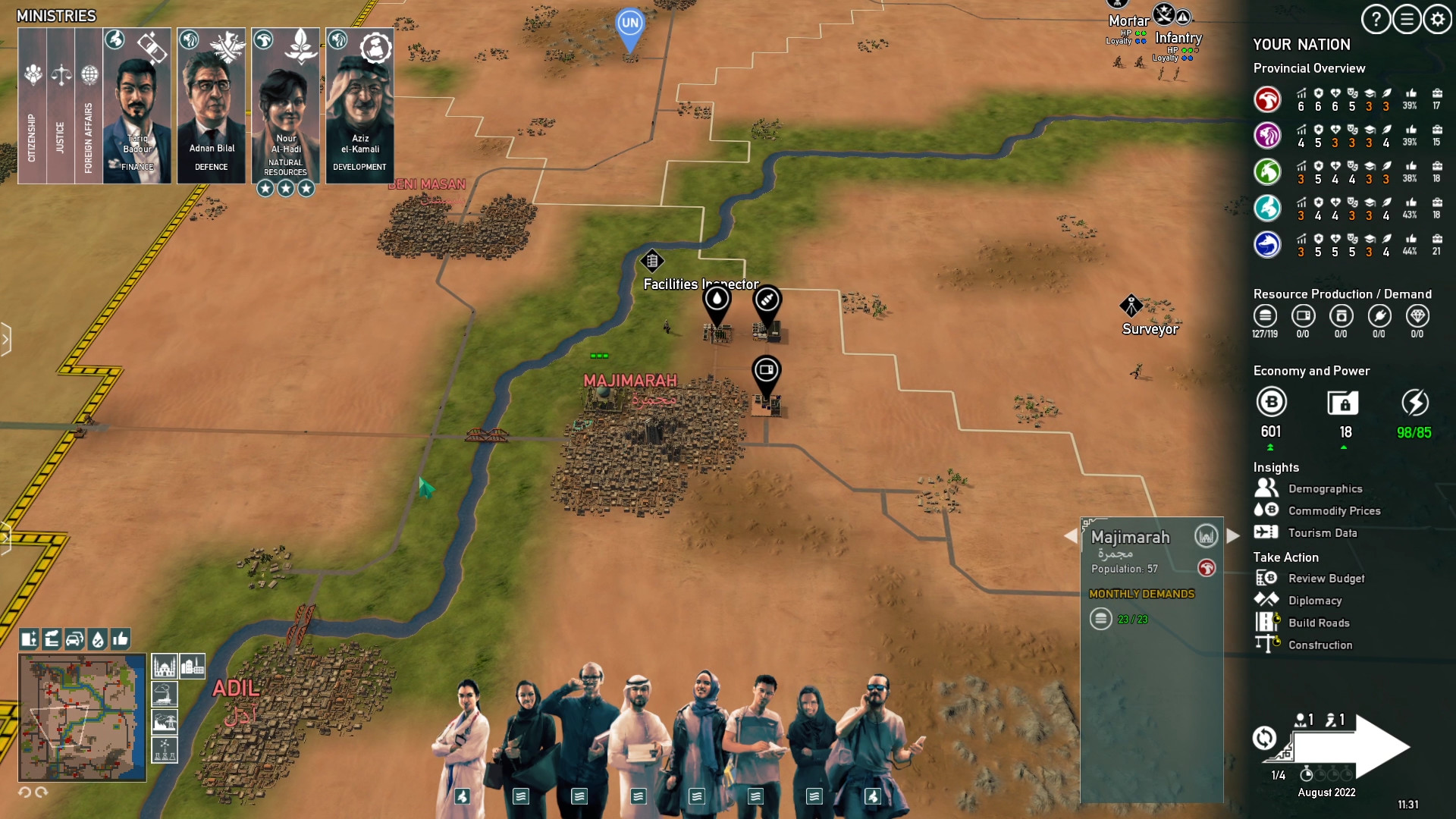Select Finance minister Tariq Badour card

point(136,106)
